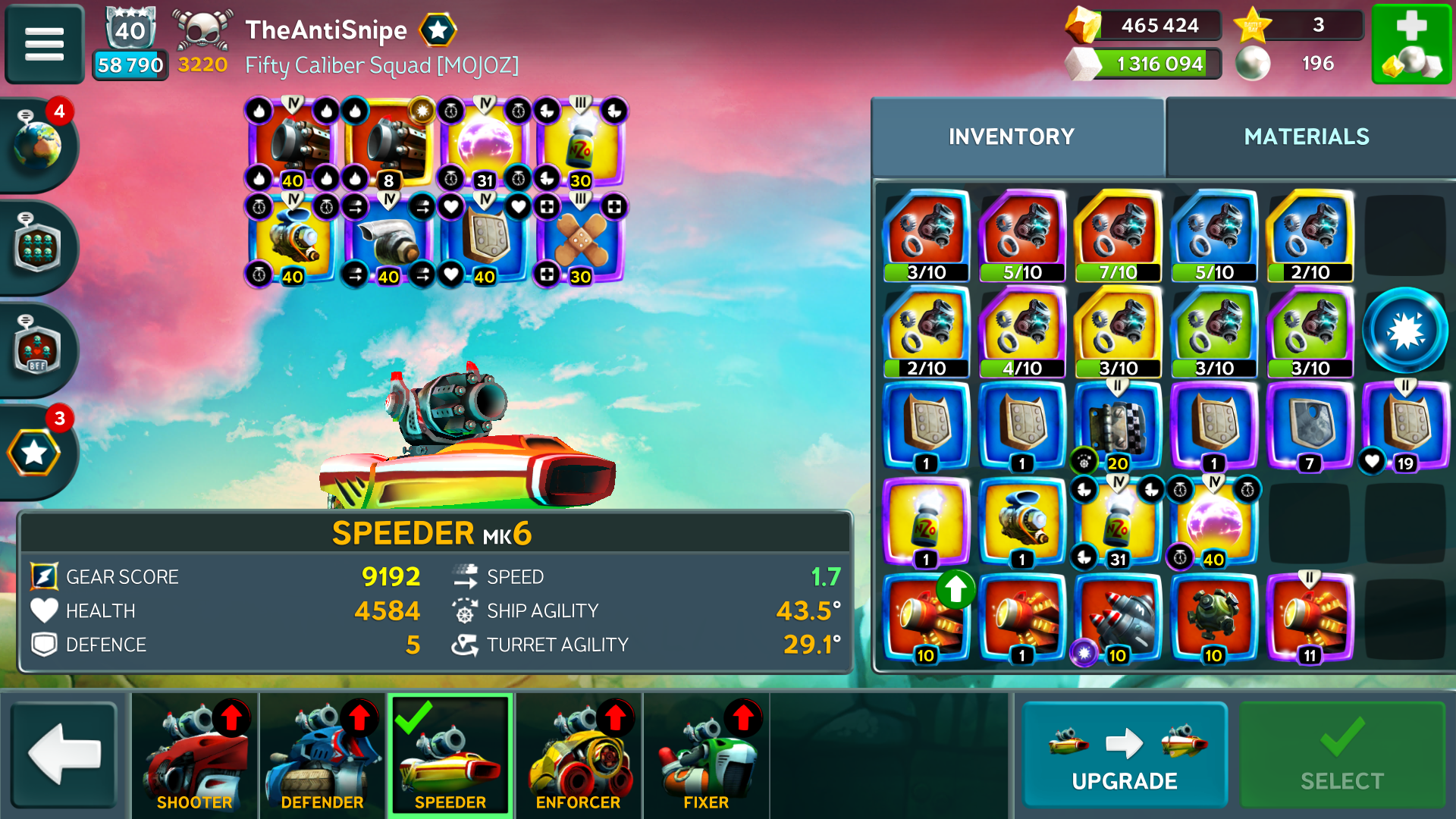This screenshot has width=1456, height=819.
Task: Select the red gear pieces showing 7/10
Action: 1118,235
